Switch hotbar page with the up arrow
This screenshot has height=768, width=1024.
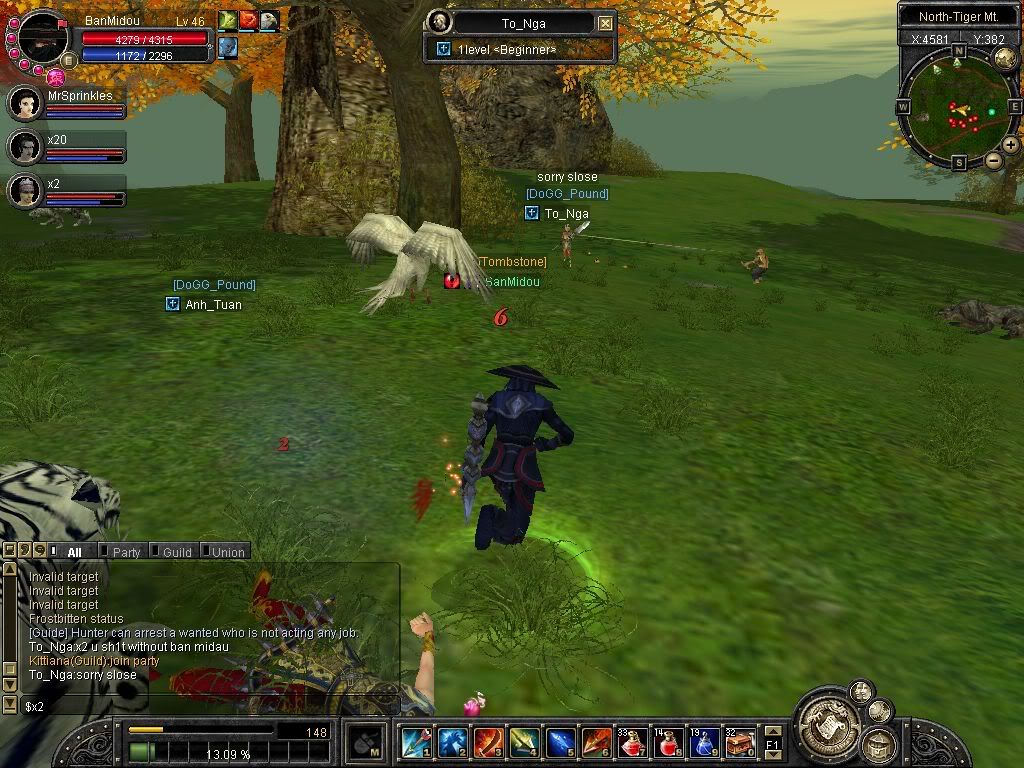[772, 731]
